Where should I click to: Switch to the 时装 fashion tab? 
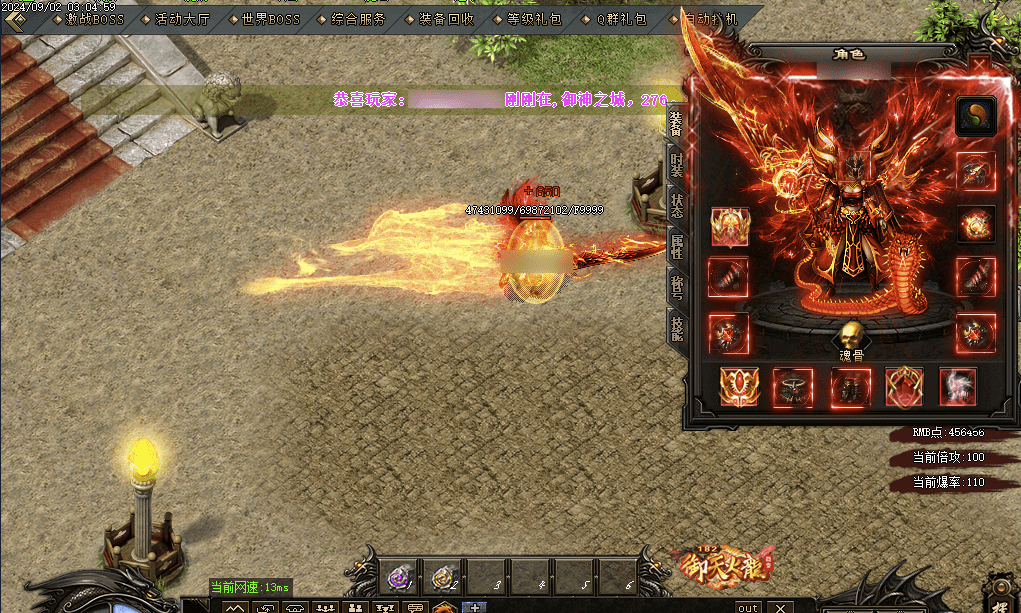click(x=676, y=165)
